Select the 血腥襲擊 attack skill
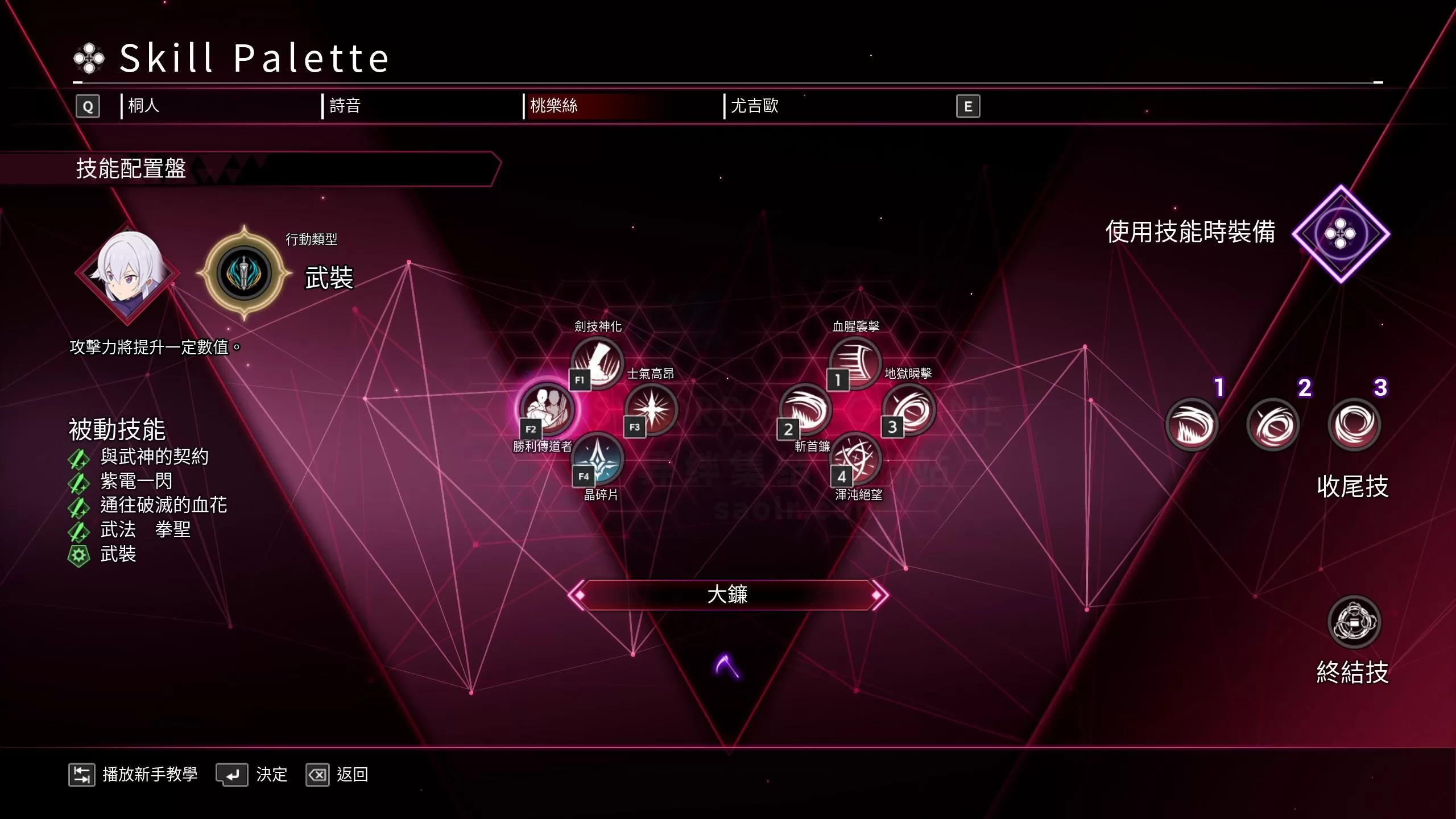The image size is (1456, 819). (855, 362)
